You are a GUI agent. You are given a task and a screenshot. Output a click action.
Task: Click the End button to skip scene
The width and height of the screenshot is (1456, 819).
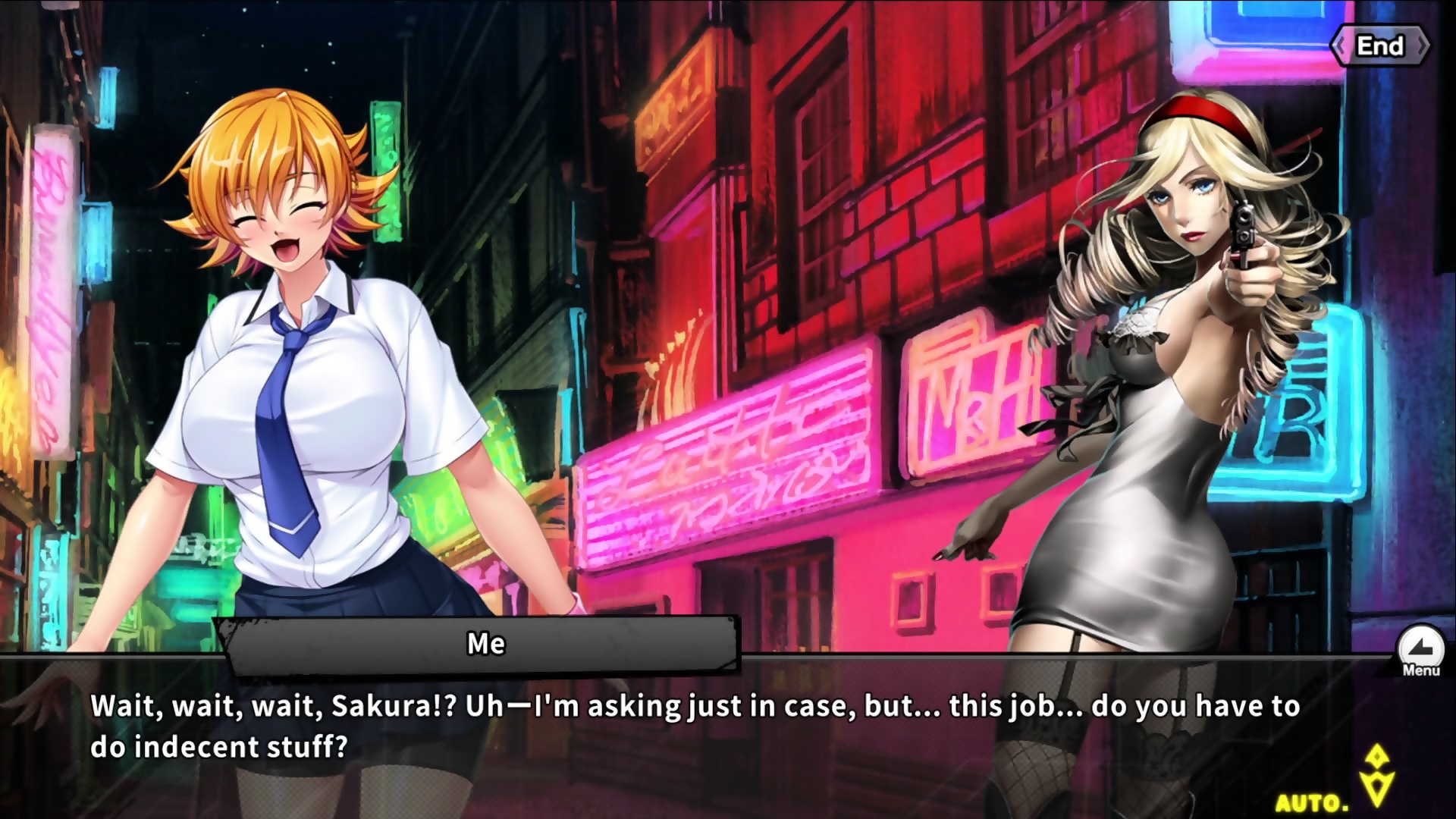pos(1379,46)
